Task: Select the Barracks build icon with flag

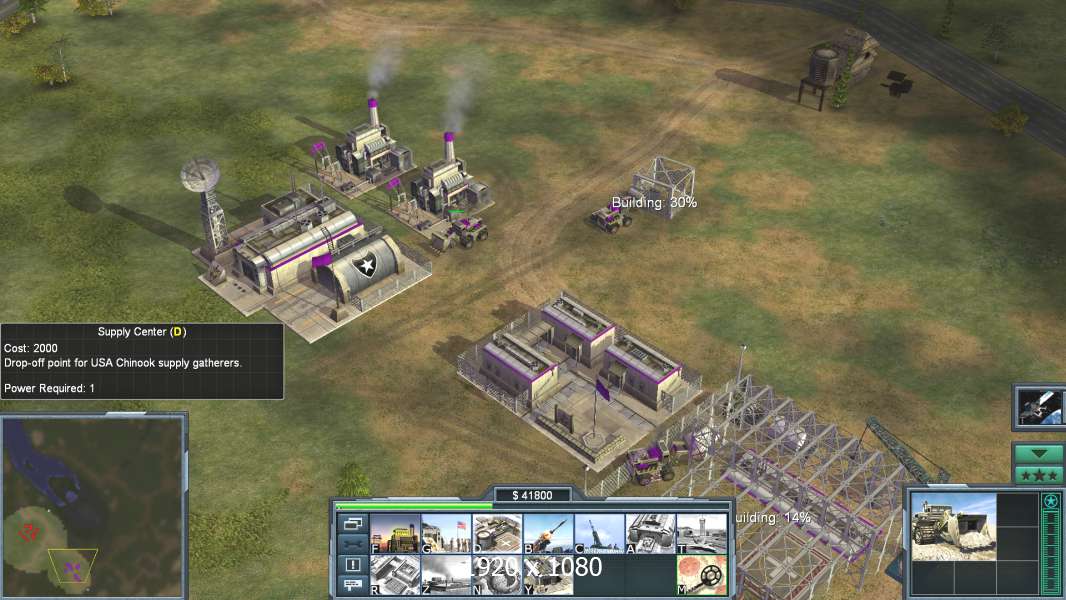Action: tap(446, 533)
